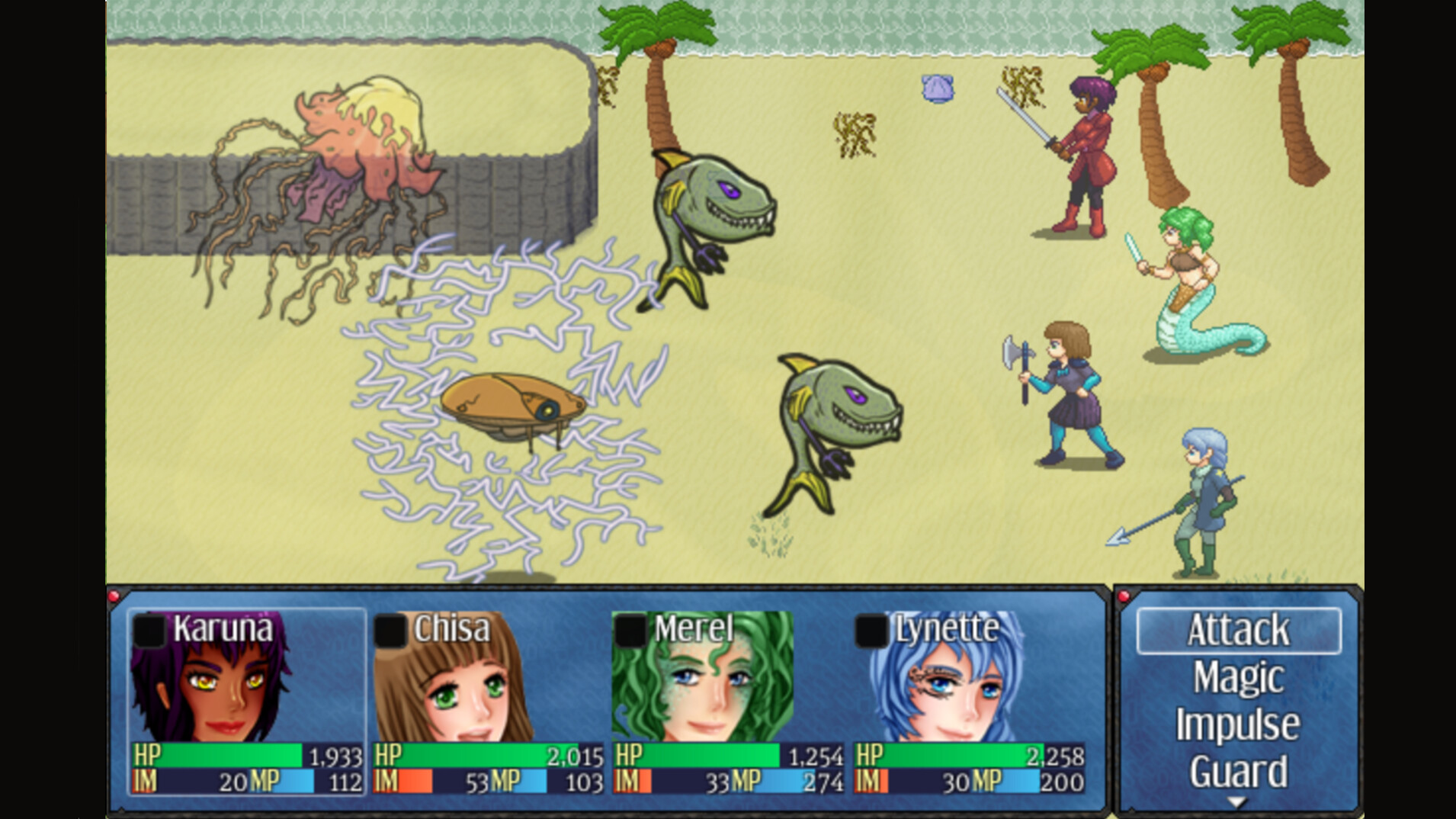This screenshot has width=1456, height=819.
Task: Choose the Impulse command
Action: tap(1240, 722)
